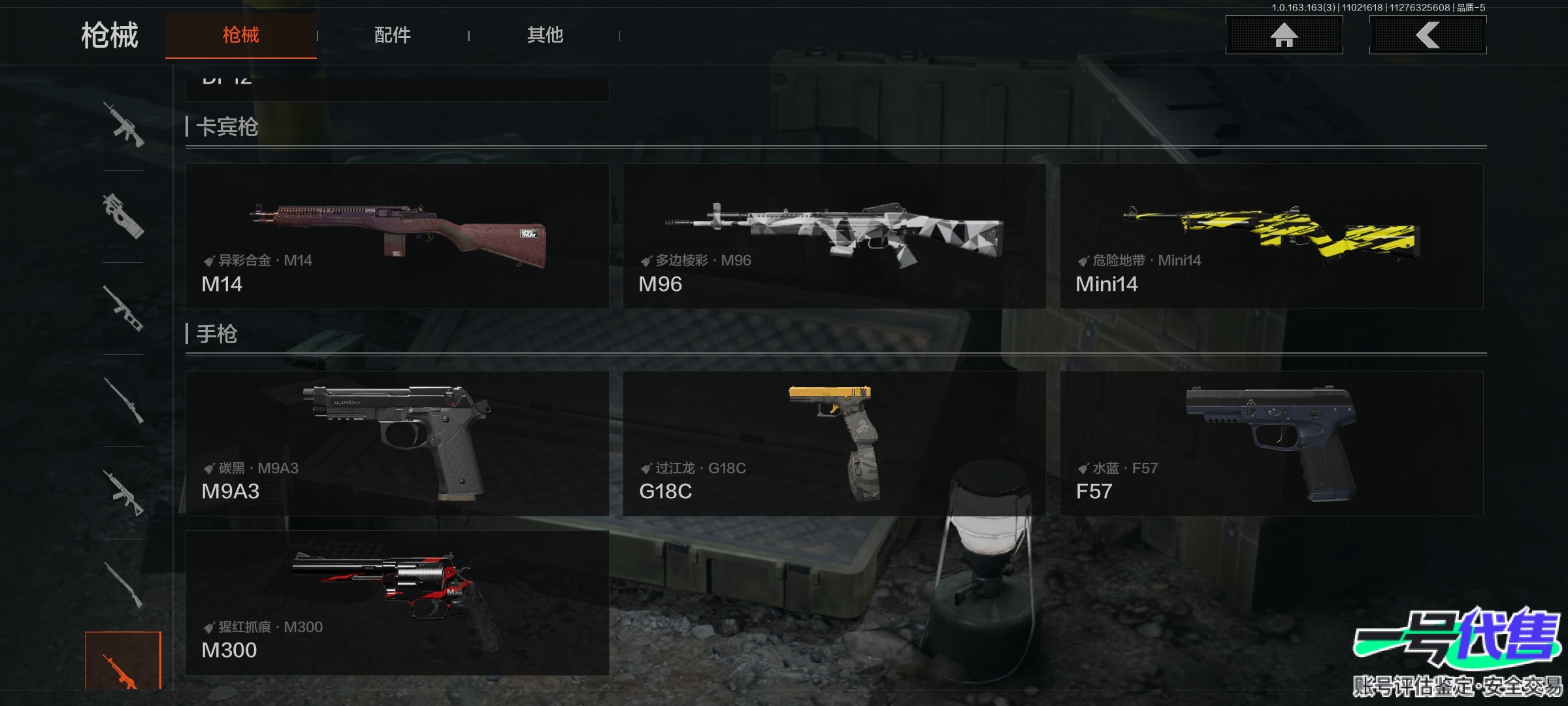The width and height of the screenshot is (1568, 706).
Task: Select the M9A3 pistol card
Action: click(397, 443)
